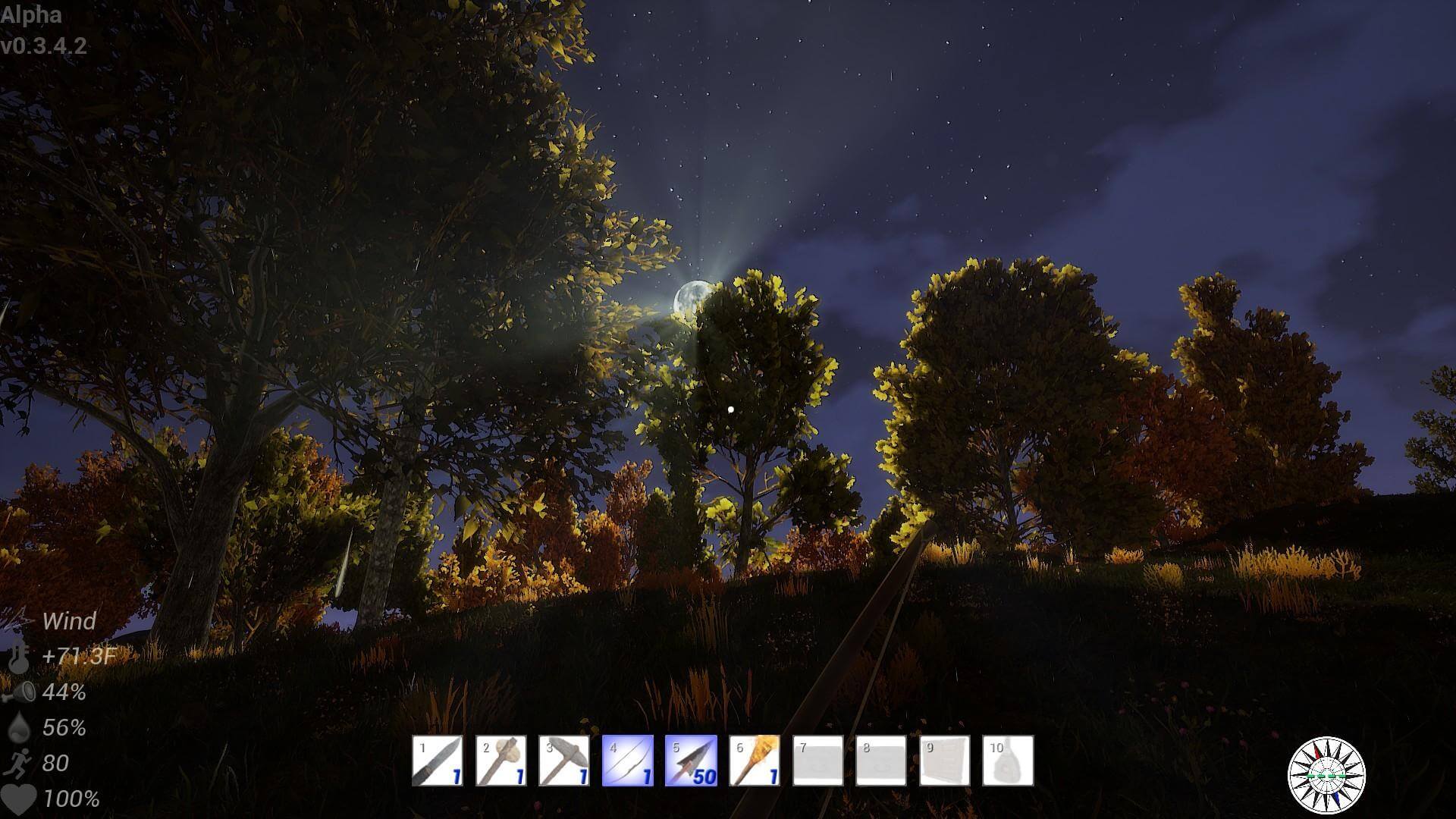Select the faded pouch in slot 10
Screen dimensions: 1456x819
(1008, 761)
